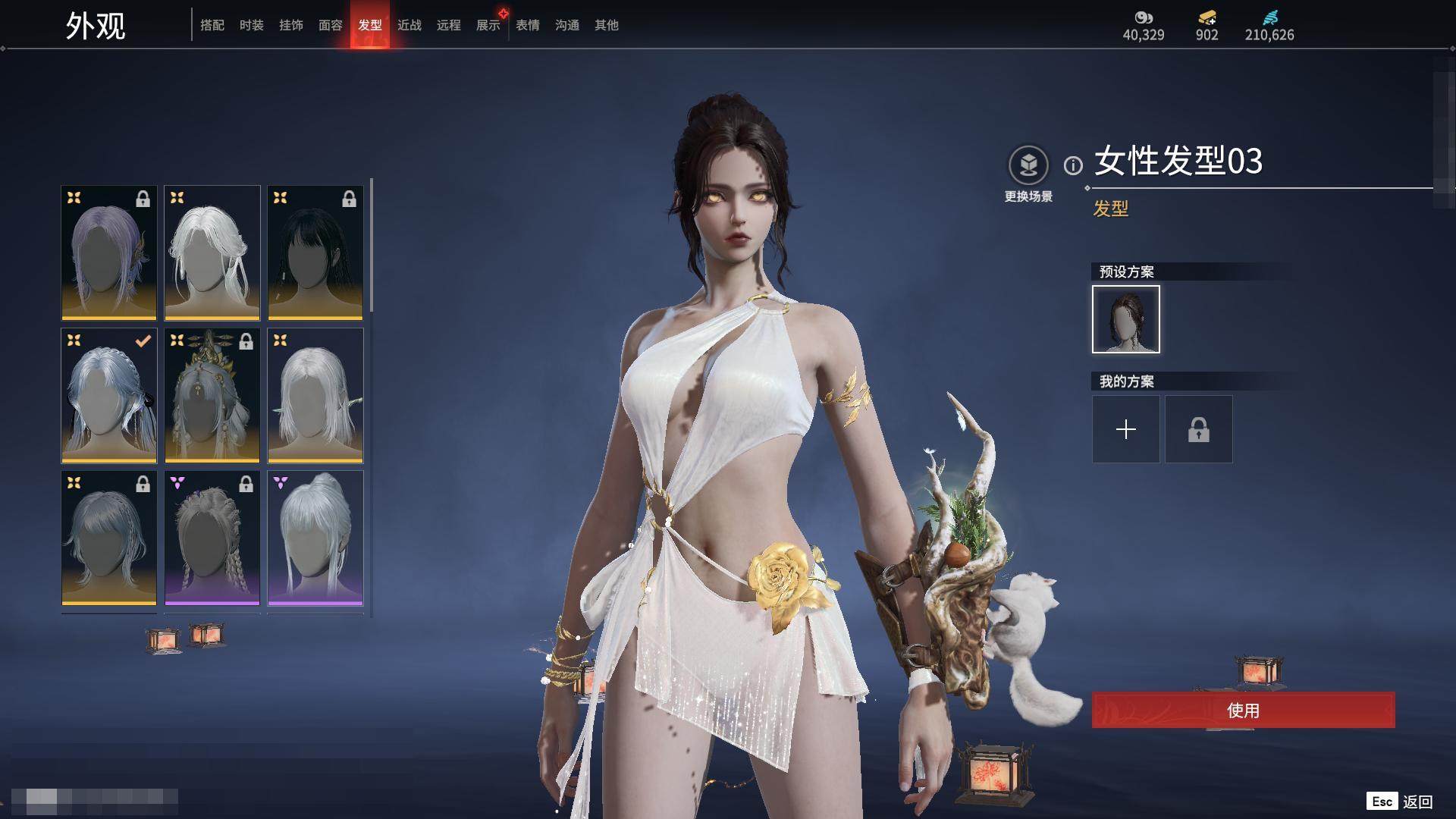Choose the locked purple hair with ornament
The height and width of the screenshot is (819, 1456).
pos(109,253)
